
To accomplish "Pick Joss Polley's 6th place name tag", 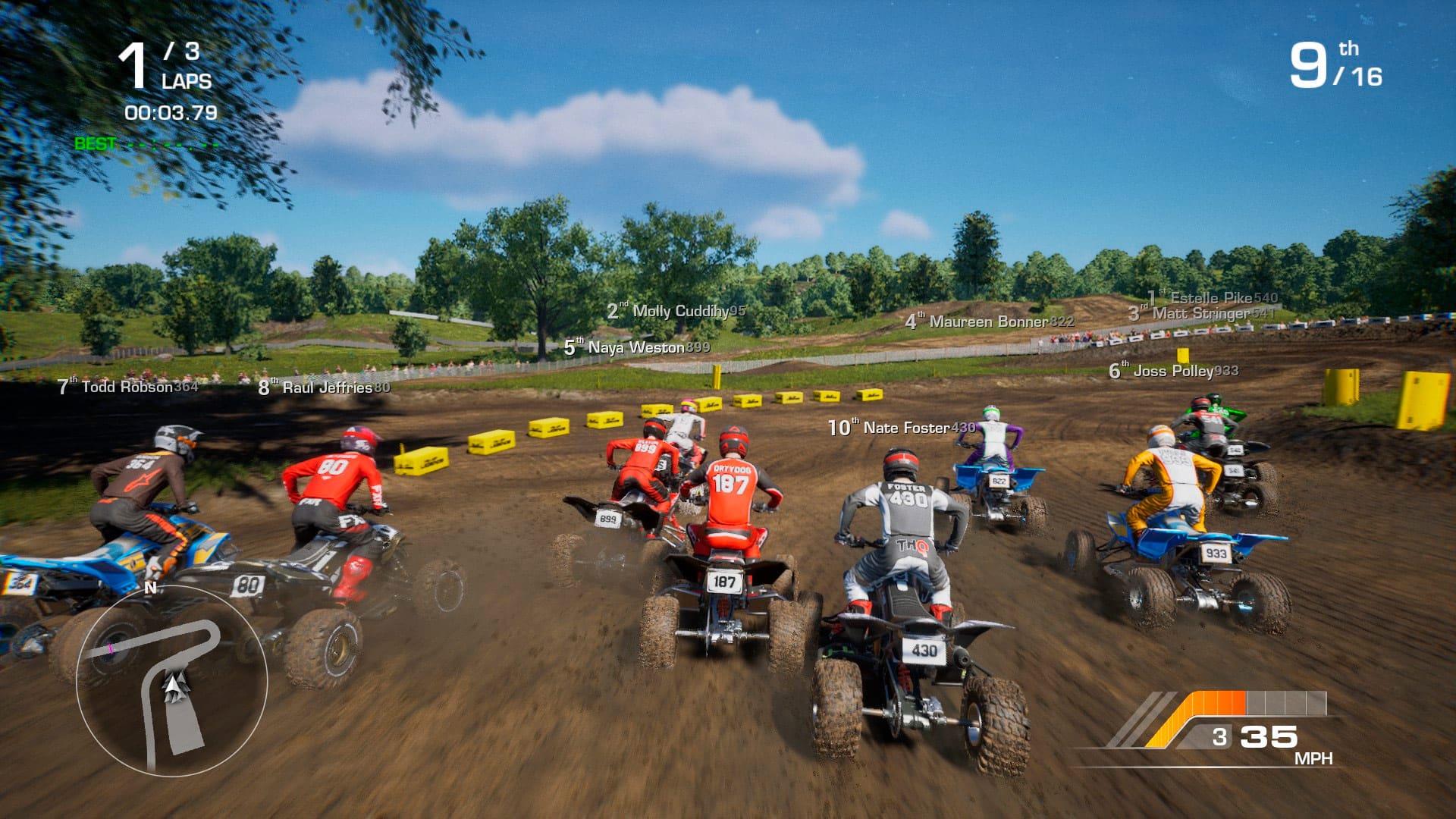I will click(x=1173, y=371).
